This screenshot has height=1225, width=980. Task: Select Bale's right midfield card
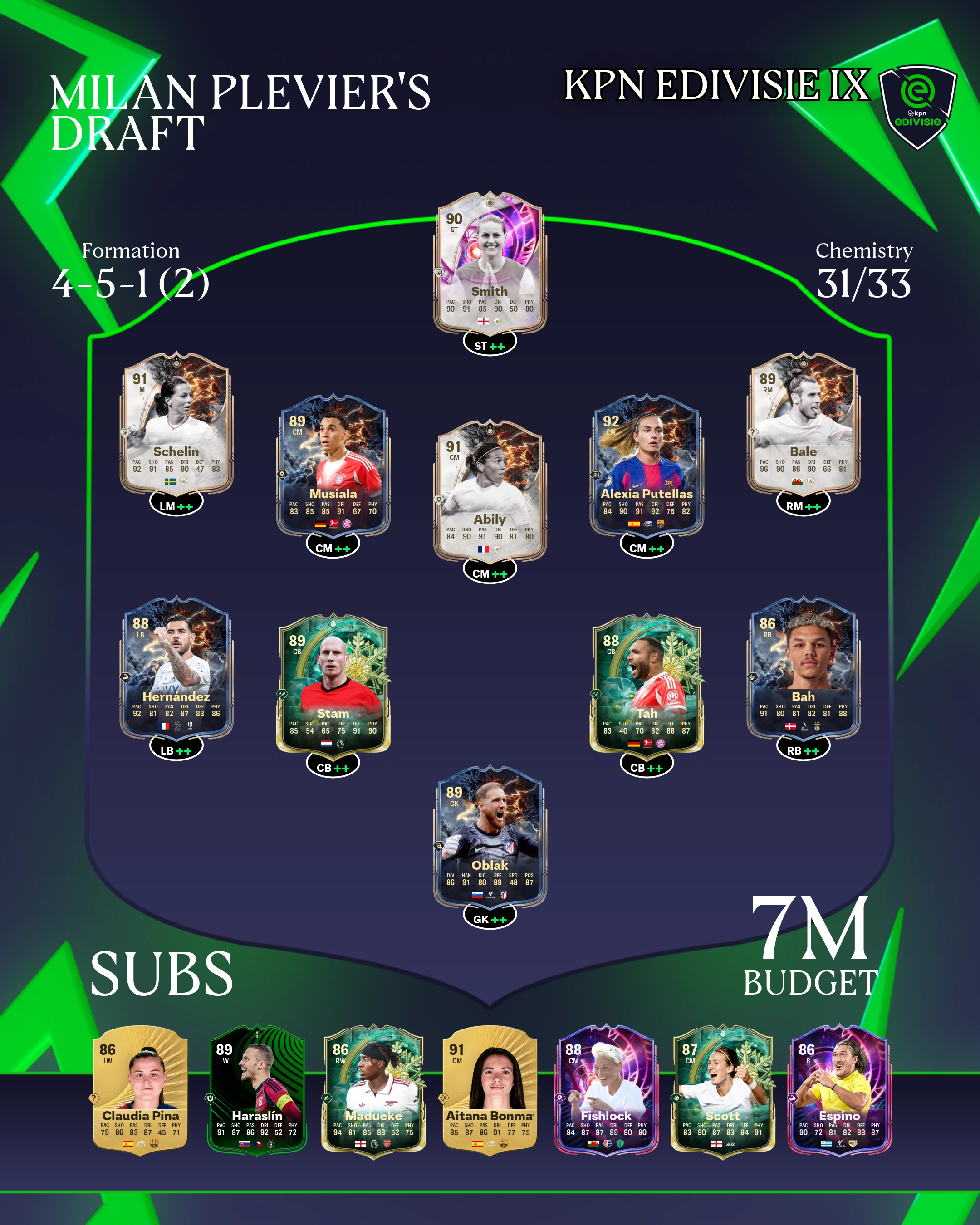[x=803, y=423]
